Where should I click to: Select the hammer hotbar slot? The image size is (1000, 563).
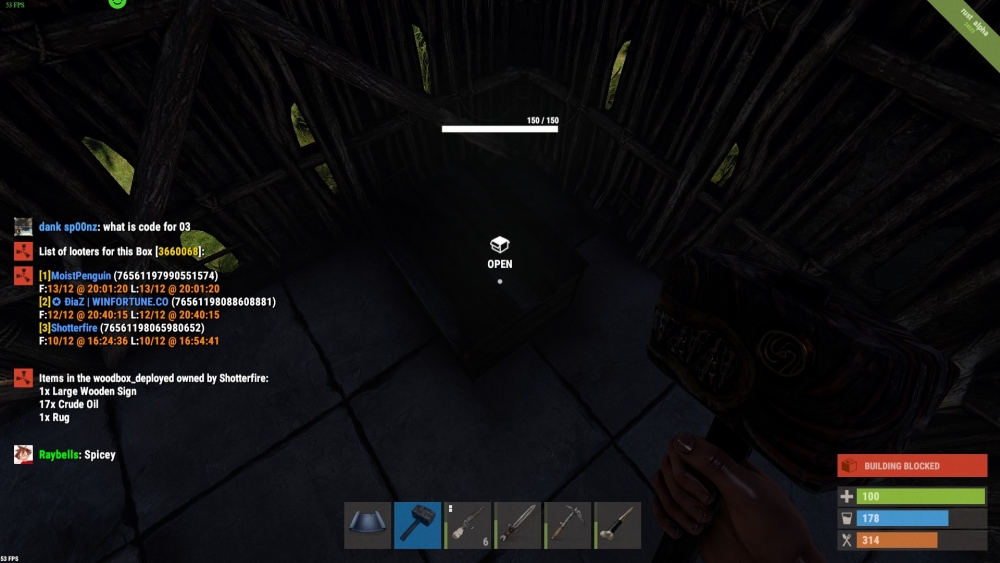[417, 525]
